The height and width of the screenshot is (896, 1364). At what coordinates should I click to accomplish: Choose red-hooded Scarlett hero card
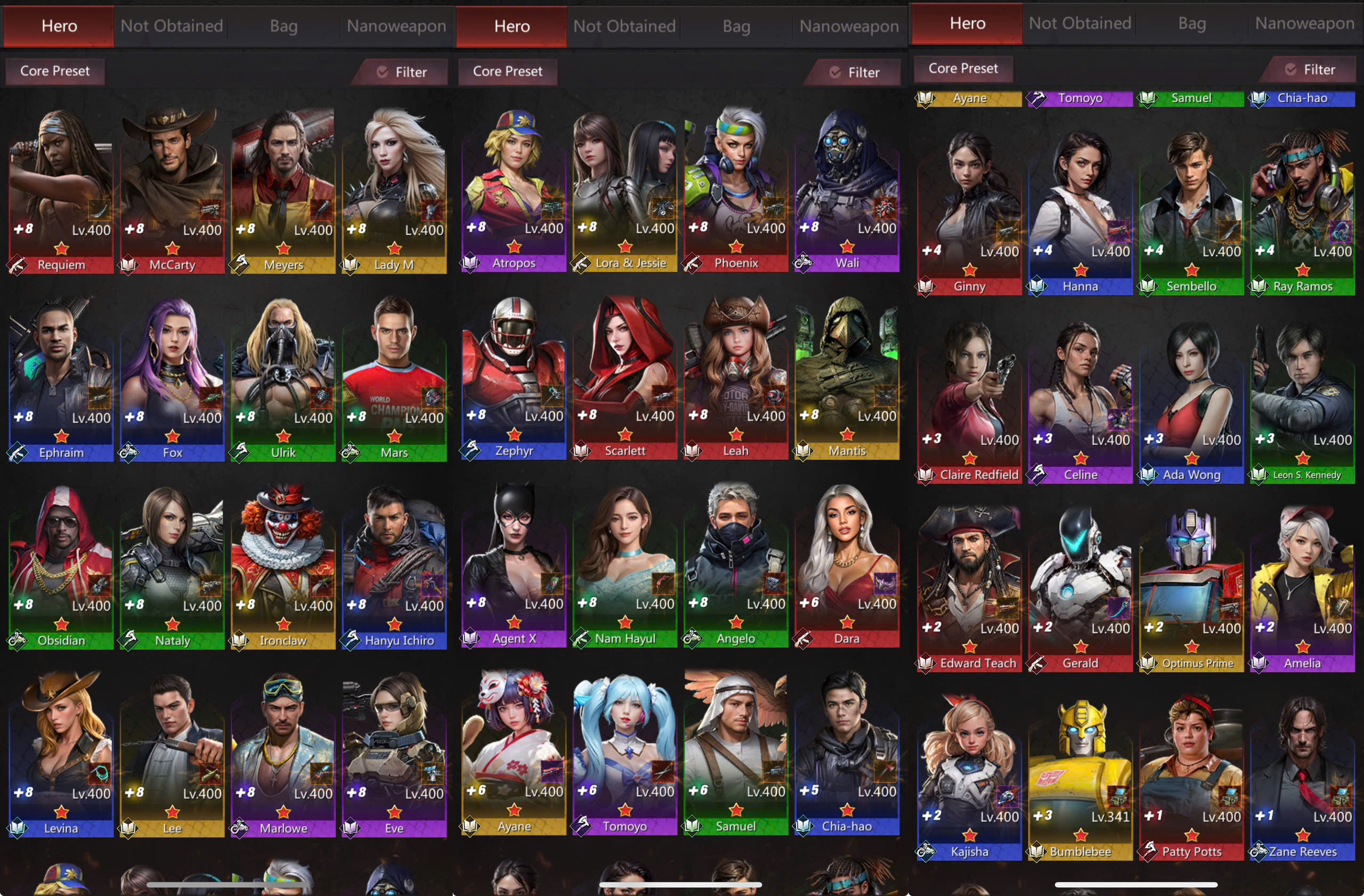pos(624,375)
